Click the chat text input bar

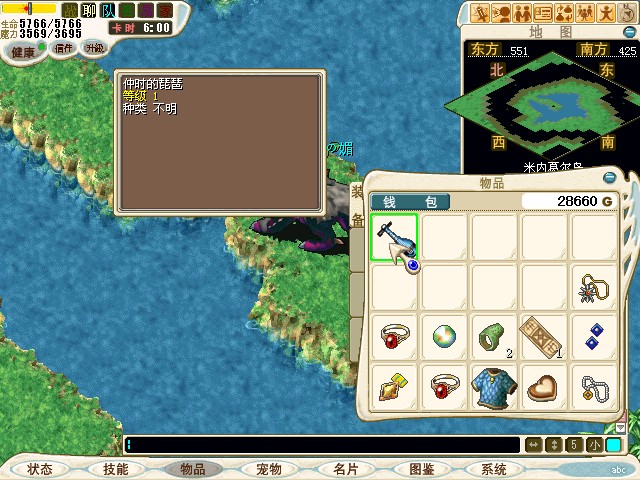(x=320, y=445)
